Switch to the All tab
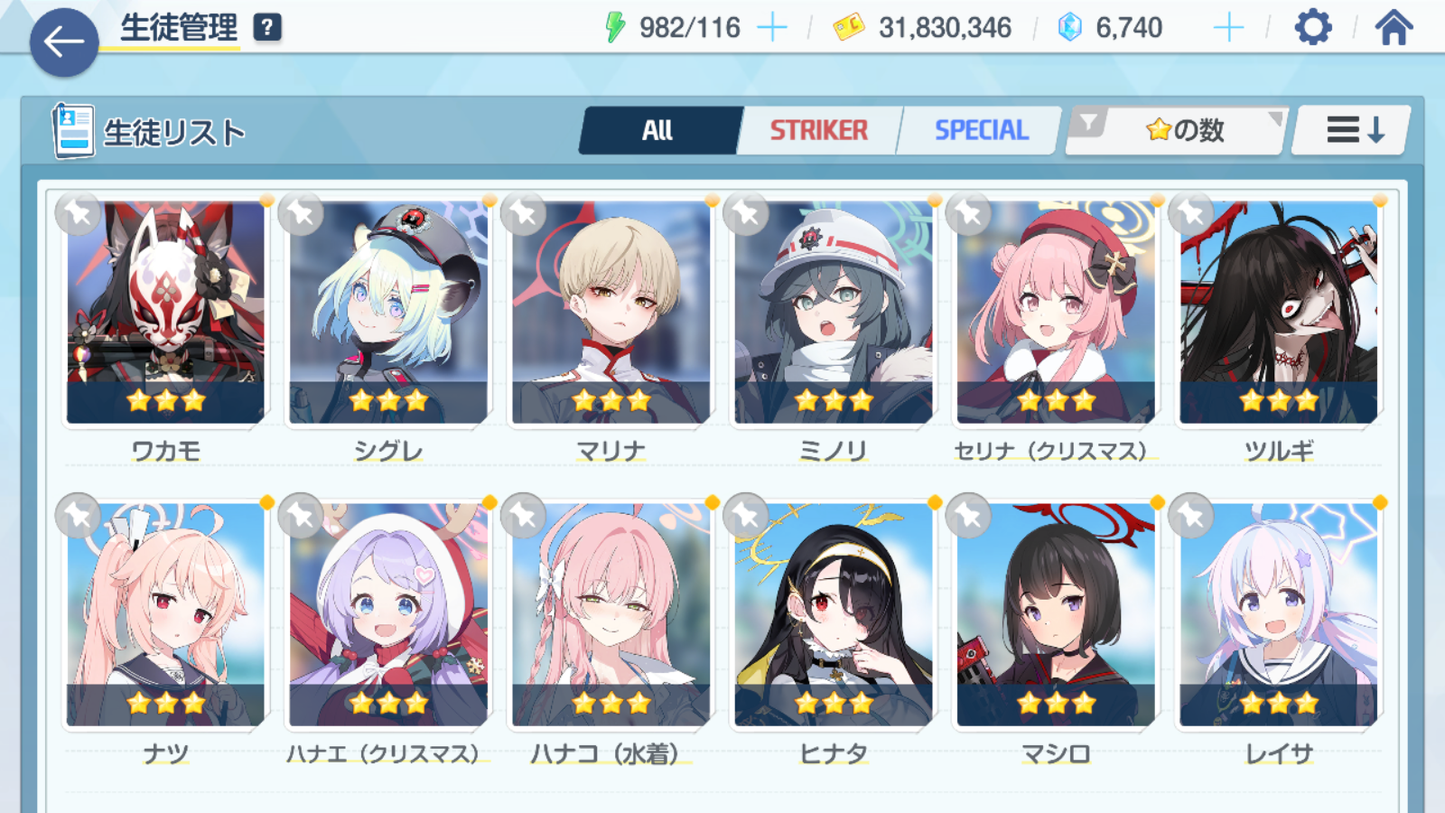 [658, 130]
